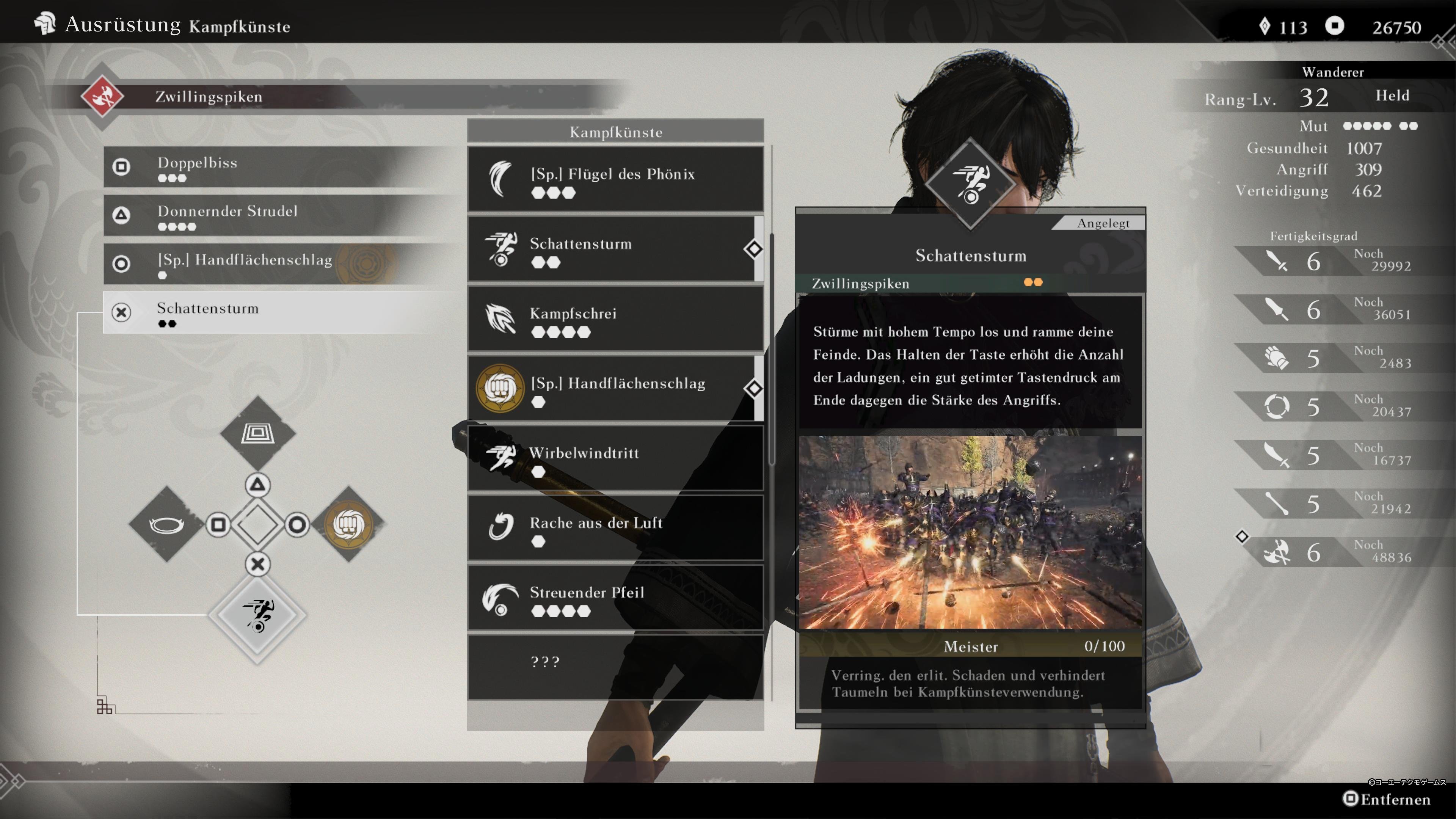The height and width of the screenshot is (819, 1456).
Task: Click the phoenix wing icon beside Flügel des Phönix
Action: point(500,178)
